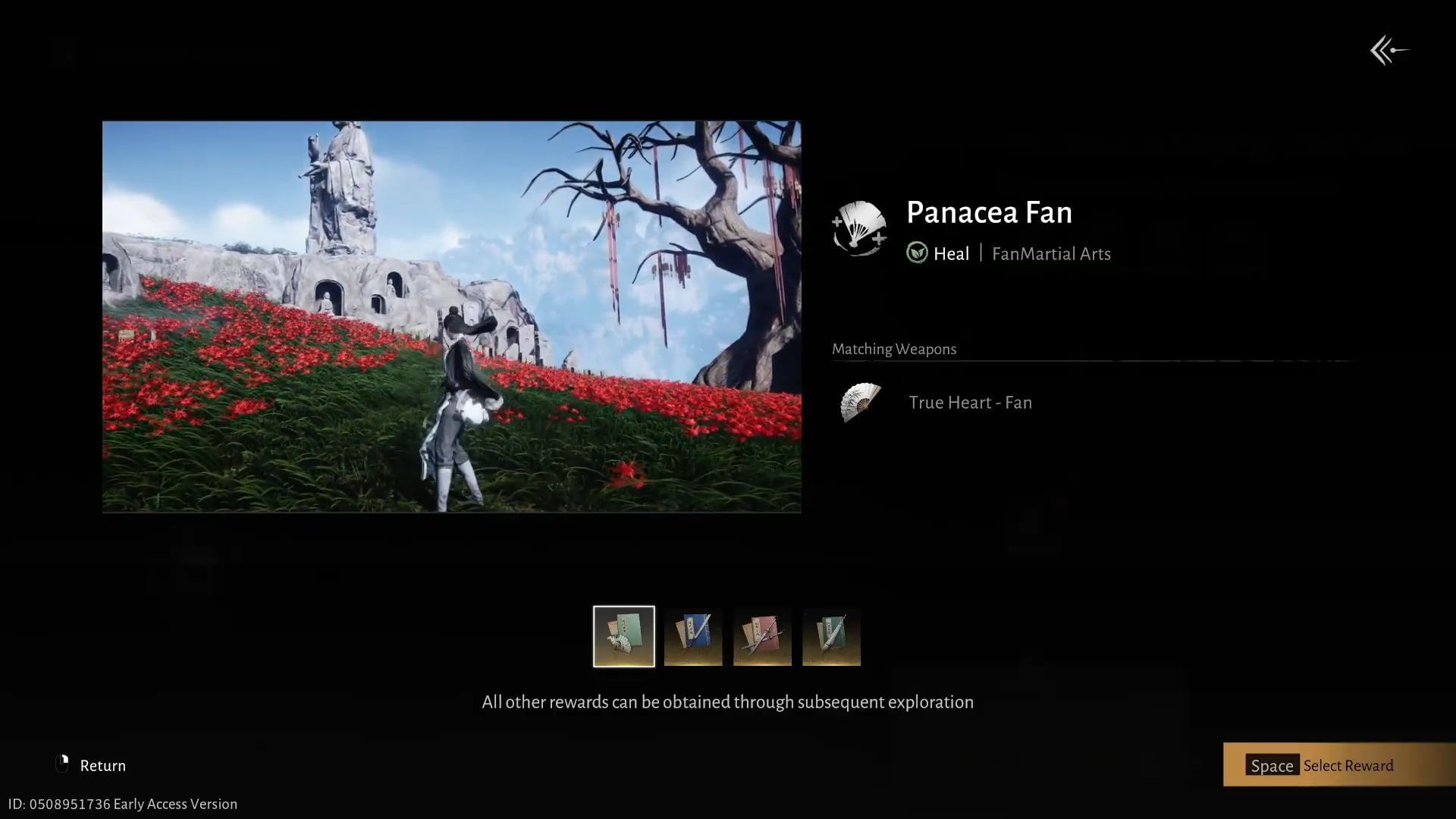Viewport: 1456px width, 819px height.
Task: Open the True Heart - Fan weapon entry
Action: 970,402
